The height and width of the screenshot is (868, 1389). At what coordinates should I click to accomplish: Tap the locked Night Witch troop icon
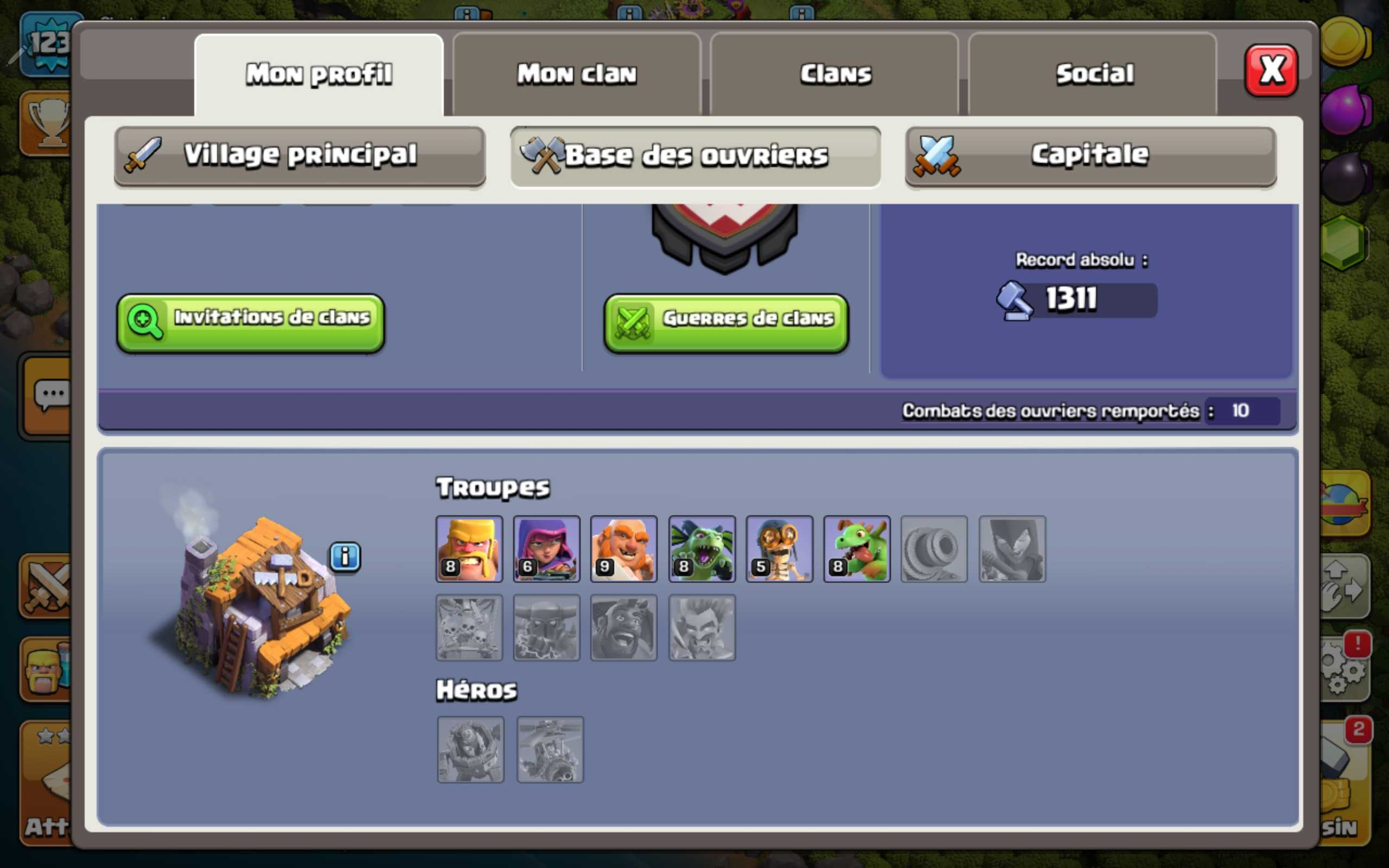(x=1012, y=549)
